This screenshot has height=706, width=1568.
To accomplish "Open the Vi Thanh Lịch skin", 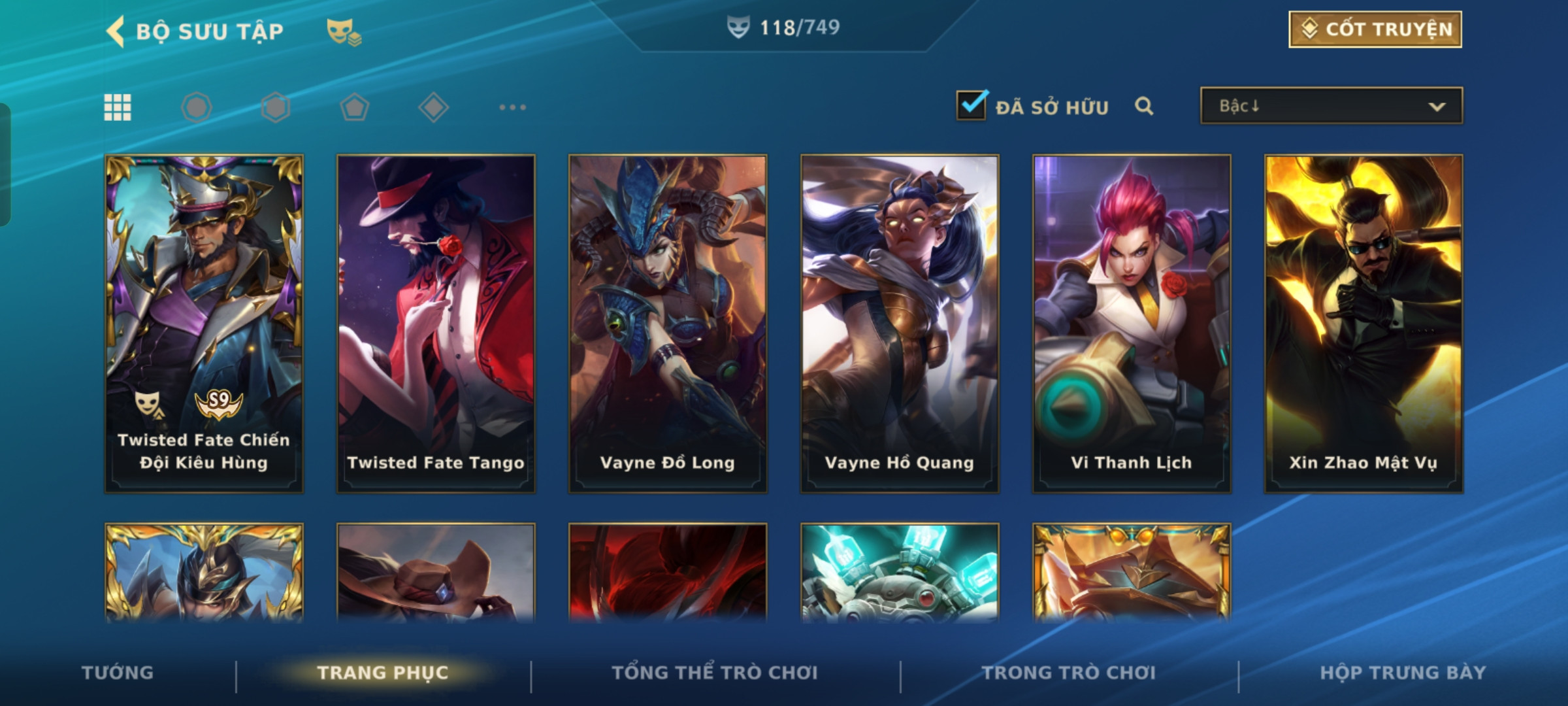I will (1132, 324).
